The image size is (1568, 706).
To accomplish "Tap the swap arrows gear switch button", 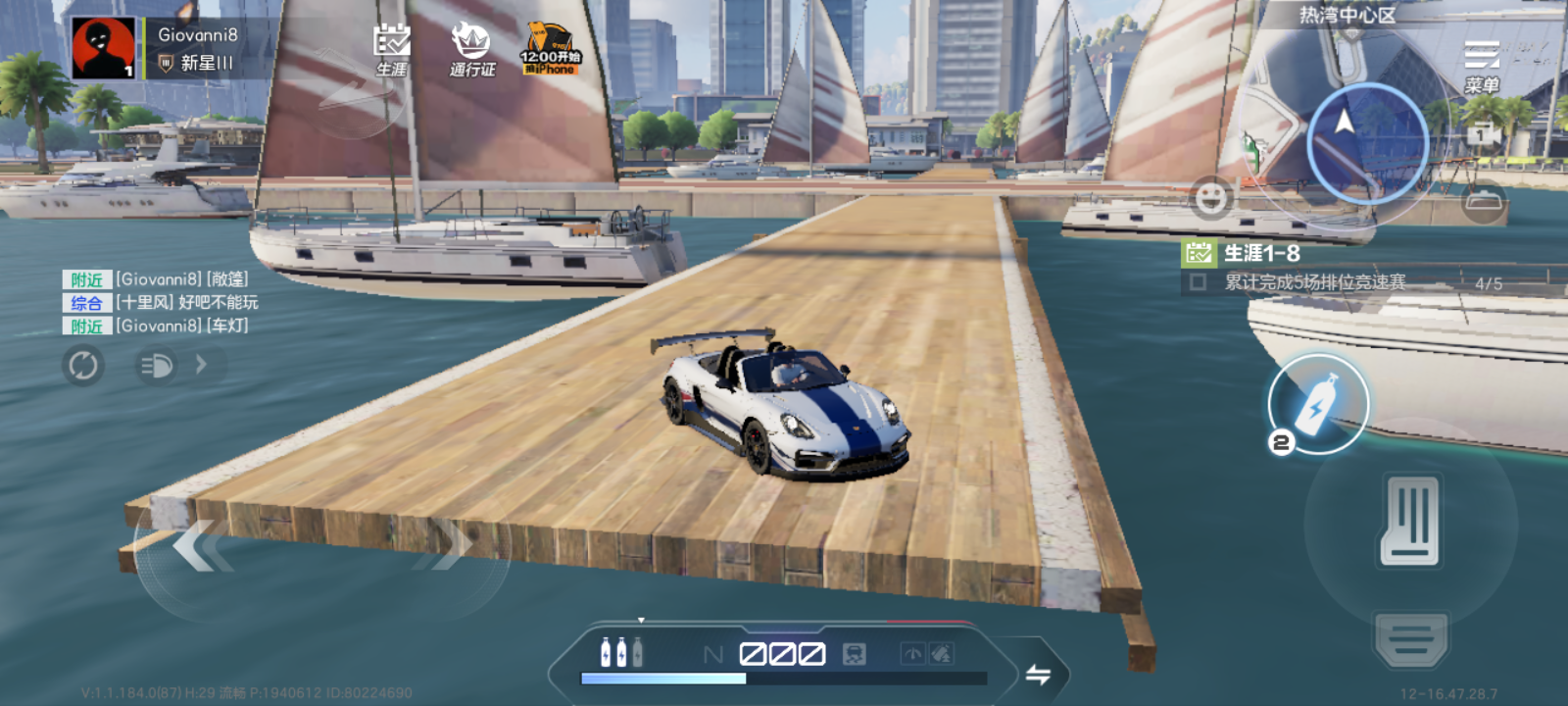I will [x=1038, y=674].
